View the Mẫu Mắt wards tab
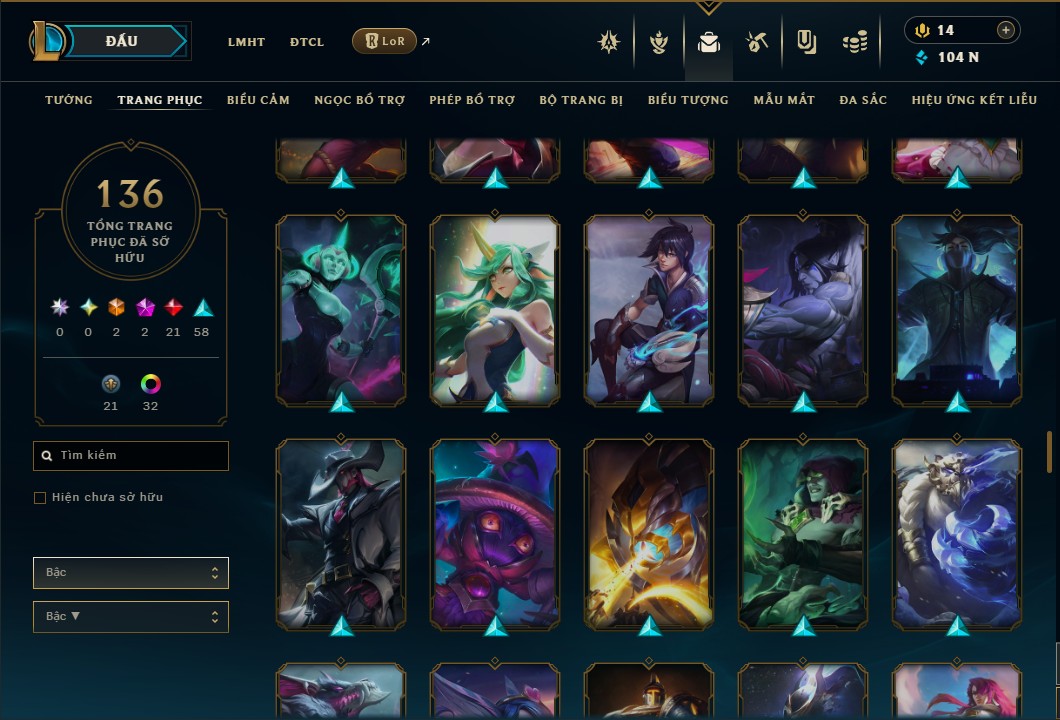Screen dimensions: 1060x720 coord(784,100)
